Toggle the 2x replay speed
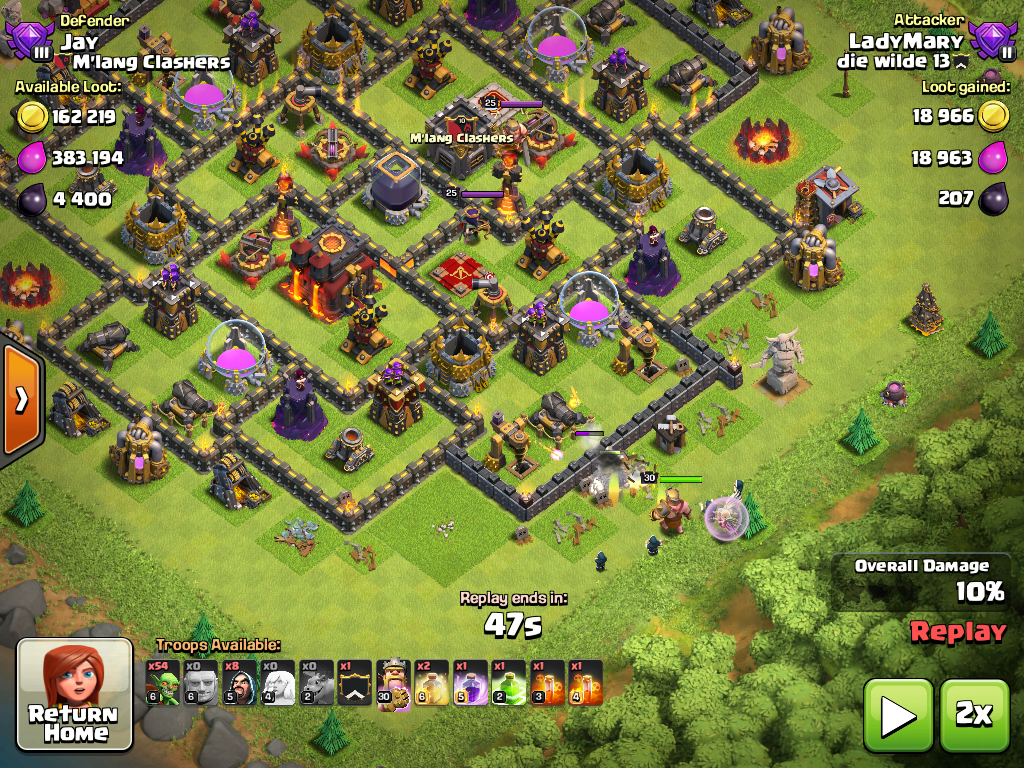Image resolution: width=1024 pixels, height=768 pixels. pyautogui.click(x=974, y=714)
